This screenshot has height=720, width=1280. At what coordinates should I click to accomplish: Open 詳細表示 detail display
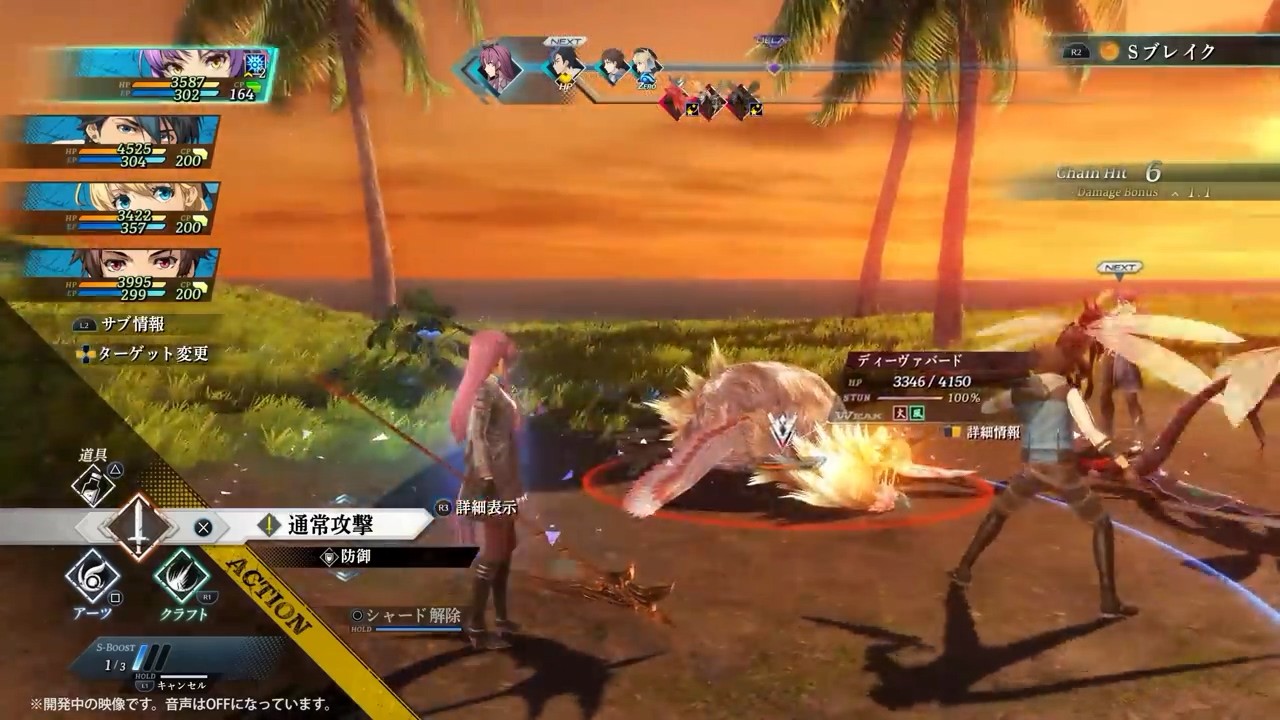(x=486, y=507)
